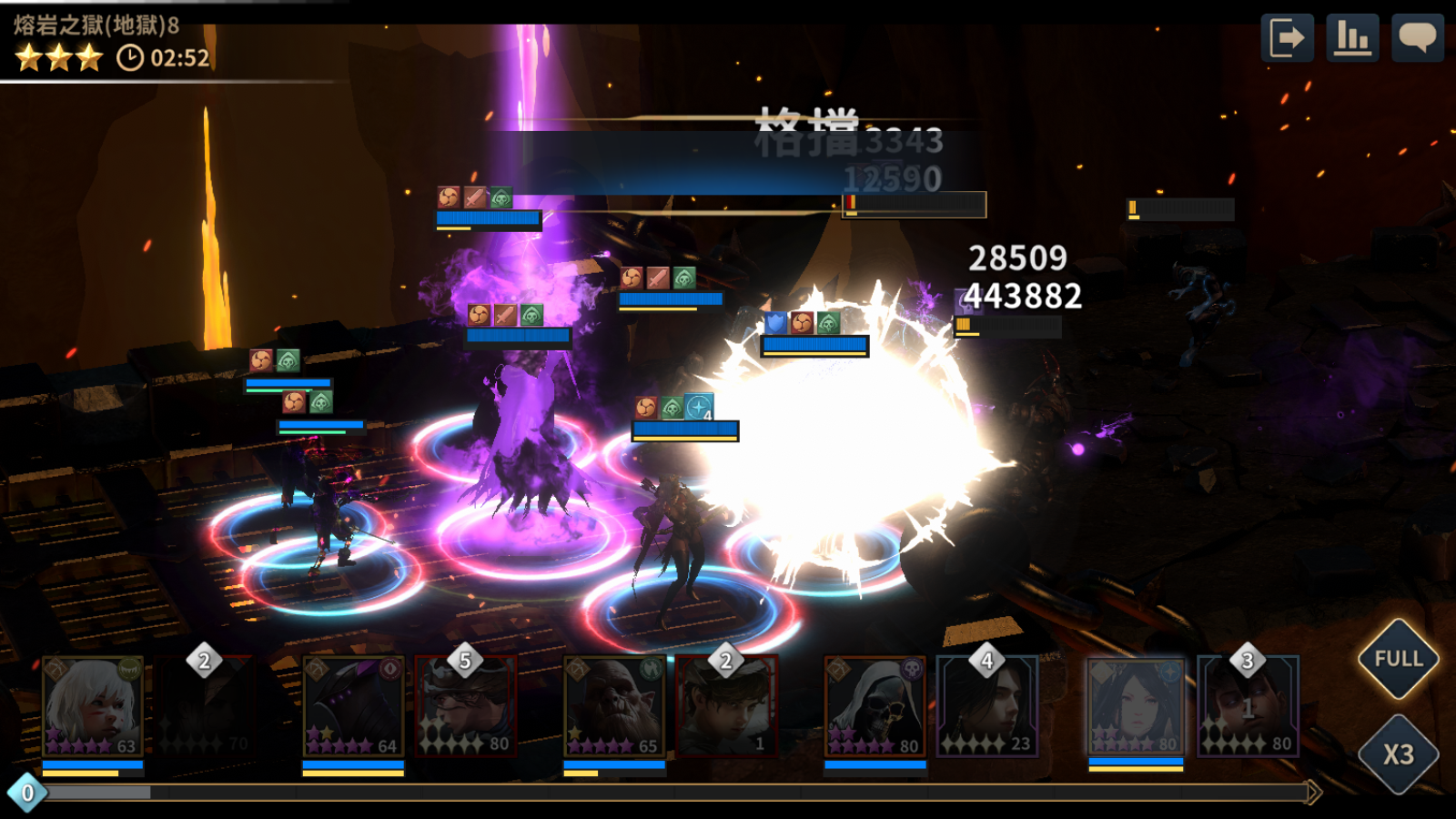Open the chat bubble window
1456x819 pixels.
coord(1417,38)
